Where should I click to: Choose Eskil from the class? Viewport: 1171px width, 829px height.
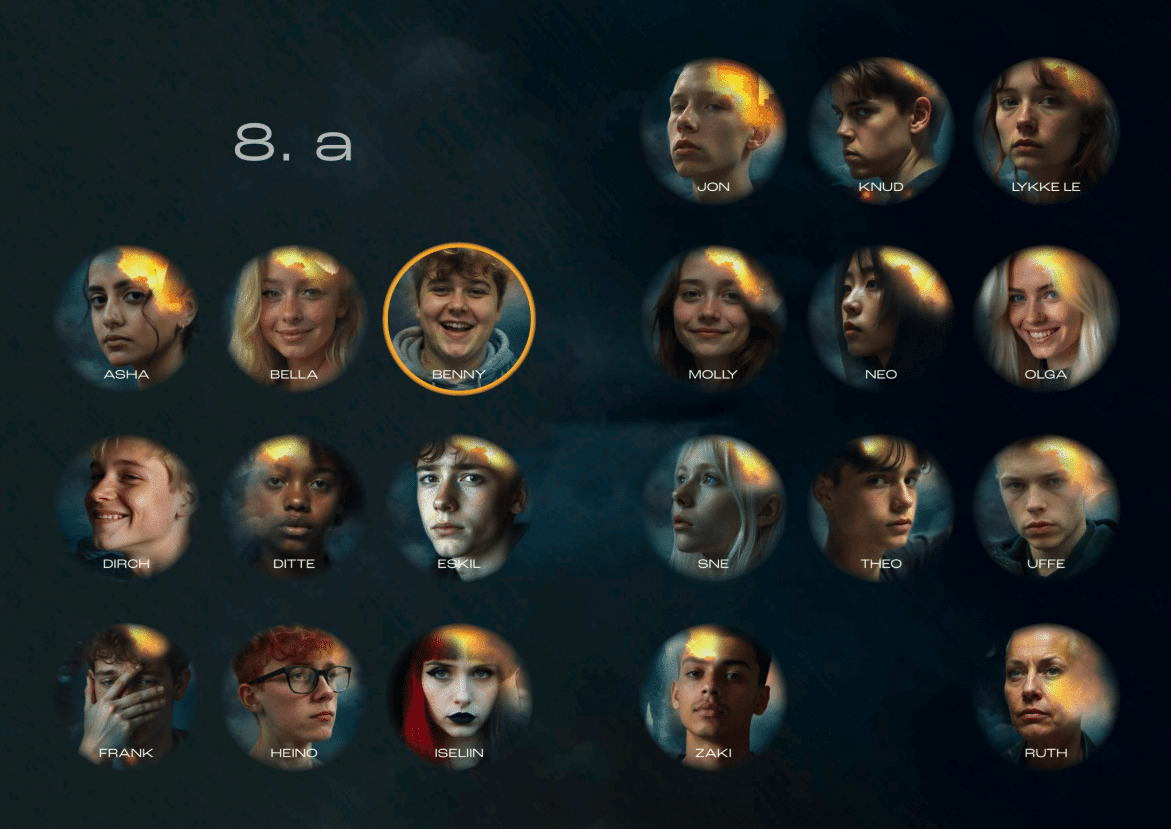click(x=459, y=505)
